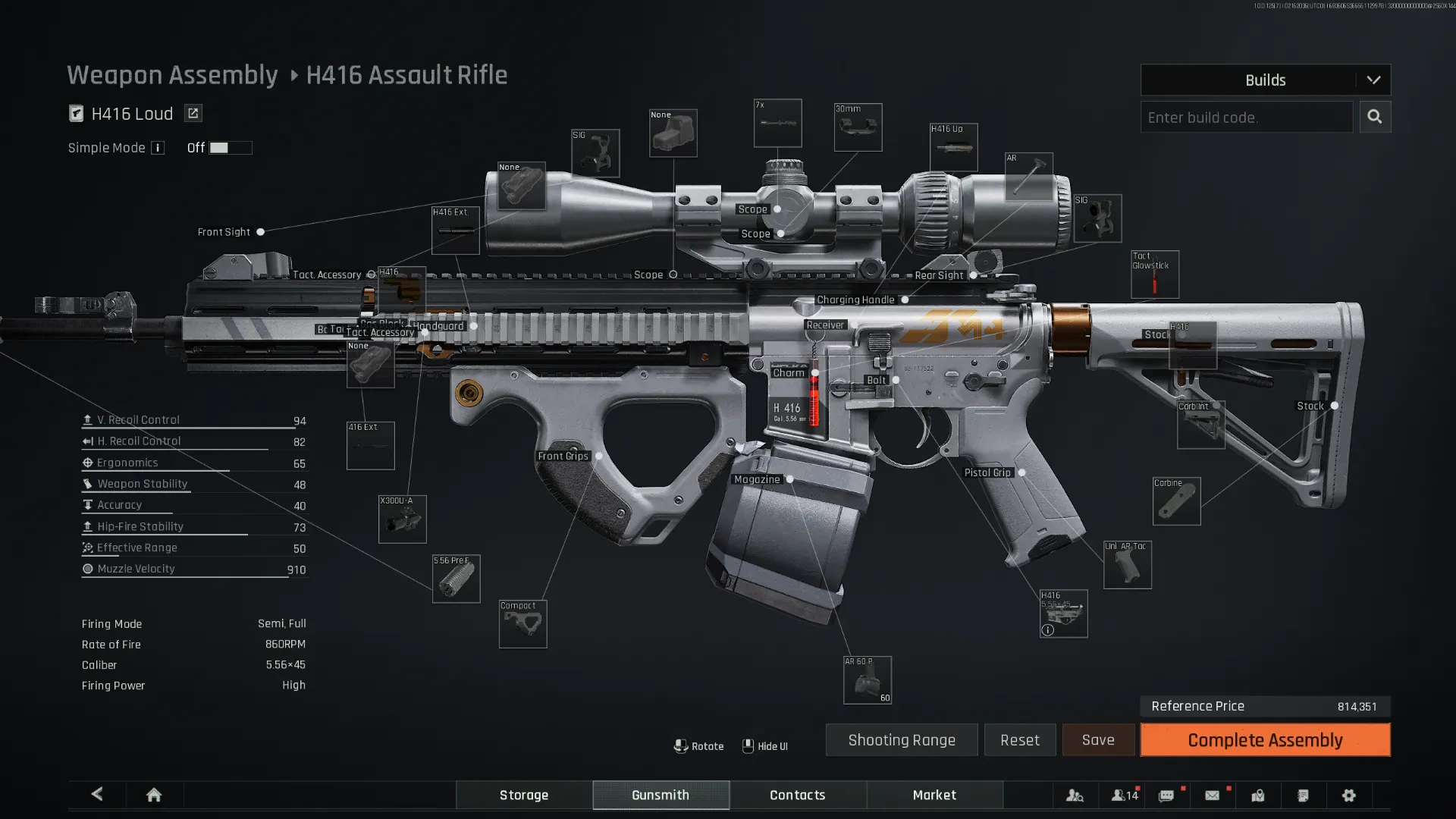Expand the Builds dropdown
The image size is (1456, 819).
tap(1264, 80)
